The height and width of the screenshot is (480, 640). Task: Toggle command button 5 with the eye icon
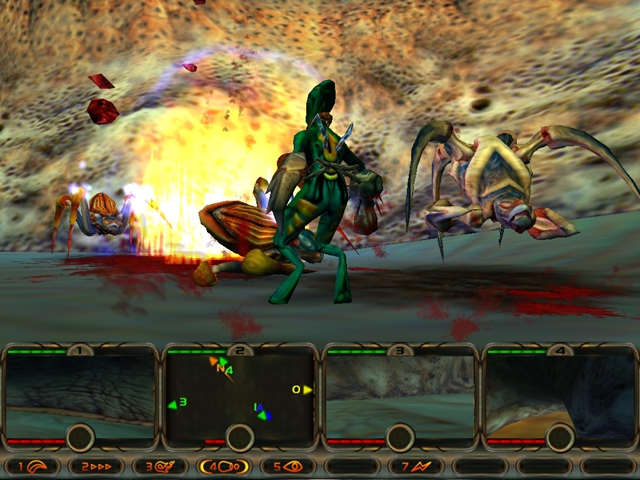[x=288, y=466]
